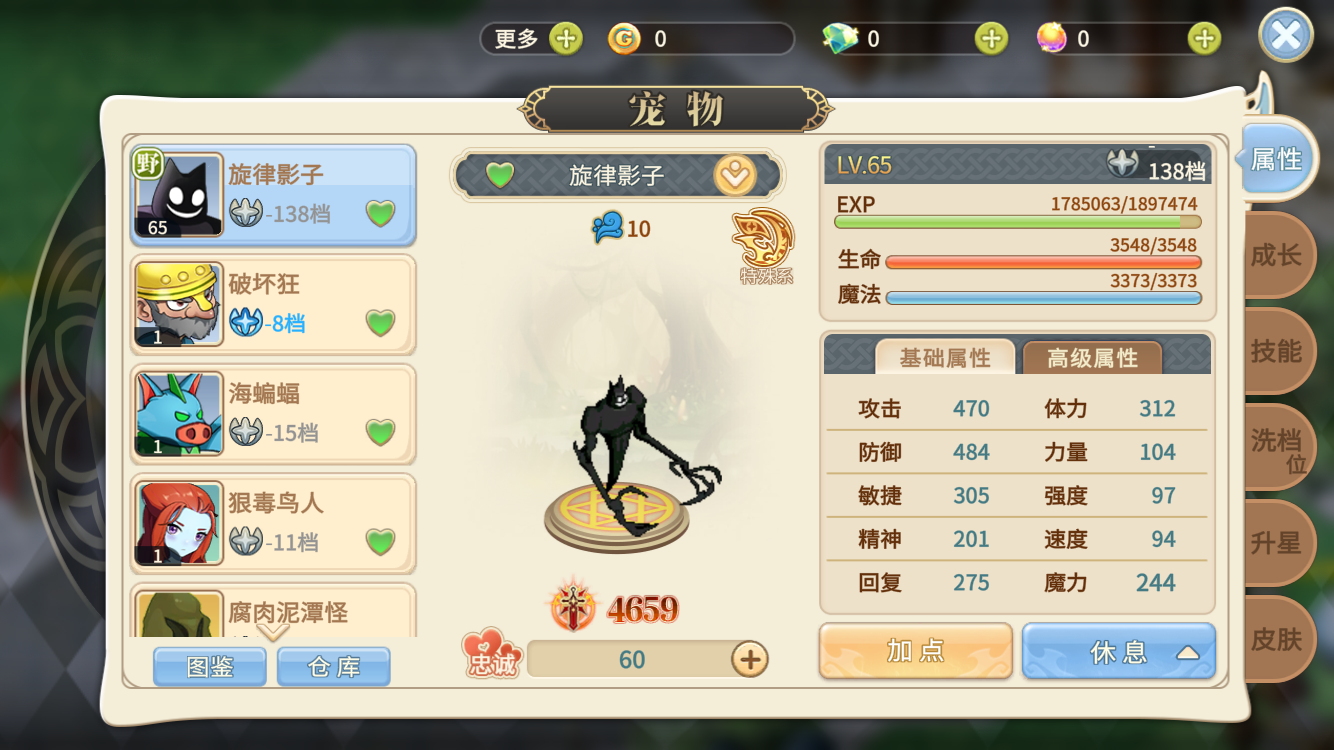Close the pet window
Screen dimensions: 1334x750
tap(1285, 38)
